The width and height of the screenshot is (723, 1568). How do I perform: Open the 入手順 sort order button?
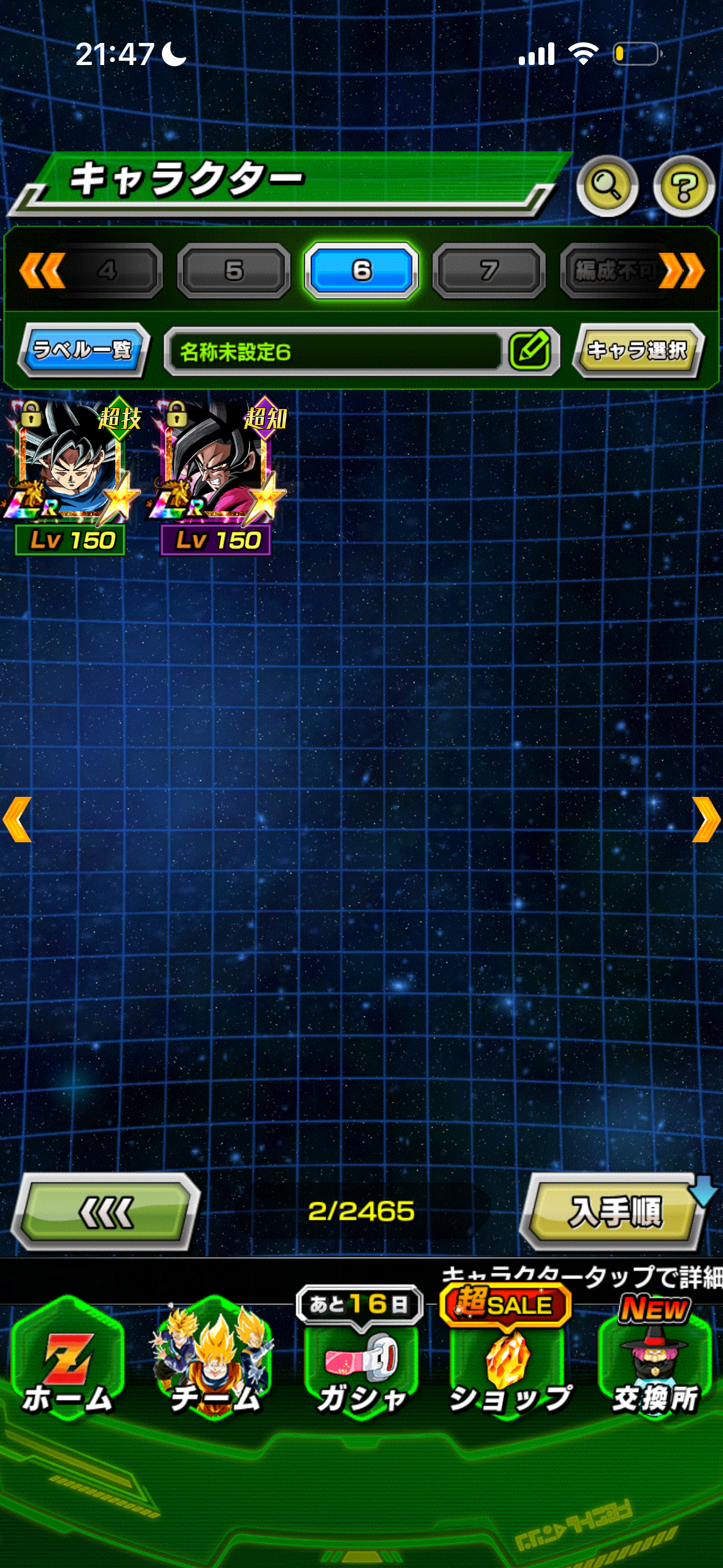pos(614,1212)
